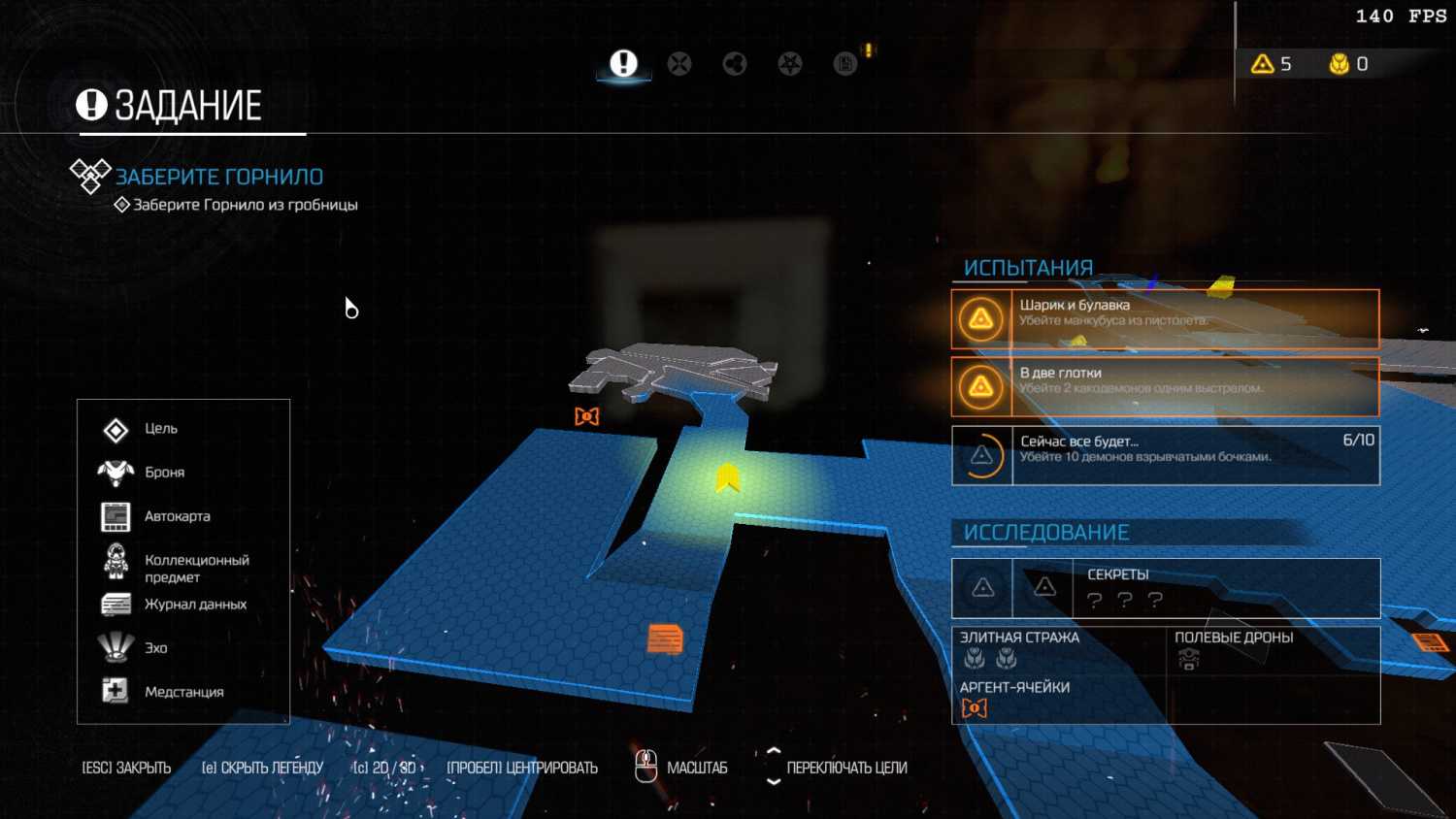The height and width of the screenshot is (819, 1456).
Task: Select the "Медстанция" legend entry
Action: [x=183, y=692]
